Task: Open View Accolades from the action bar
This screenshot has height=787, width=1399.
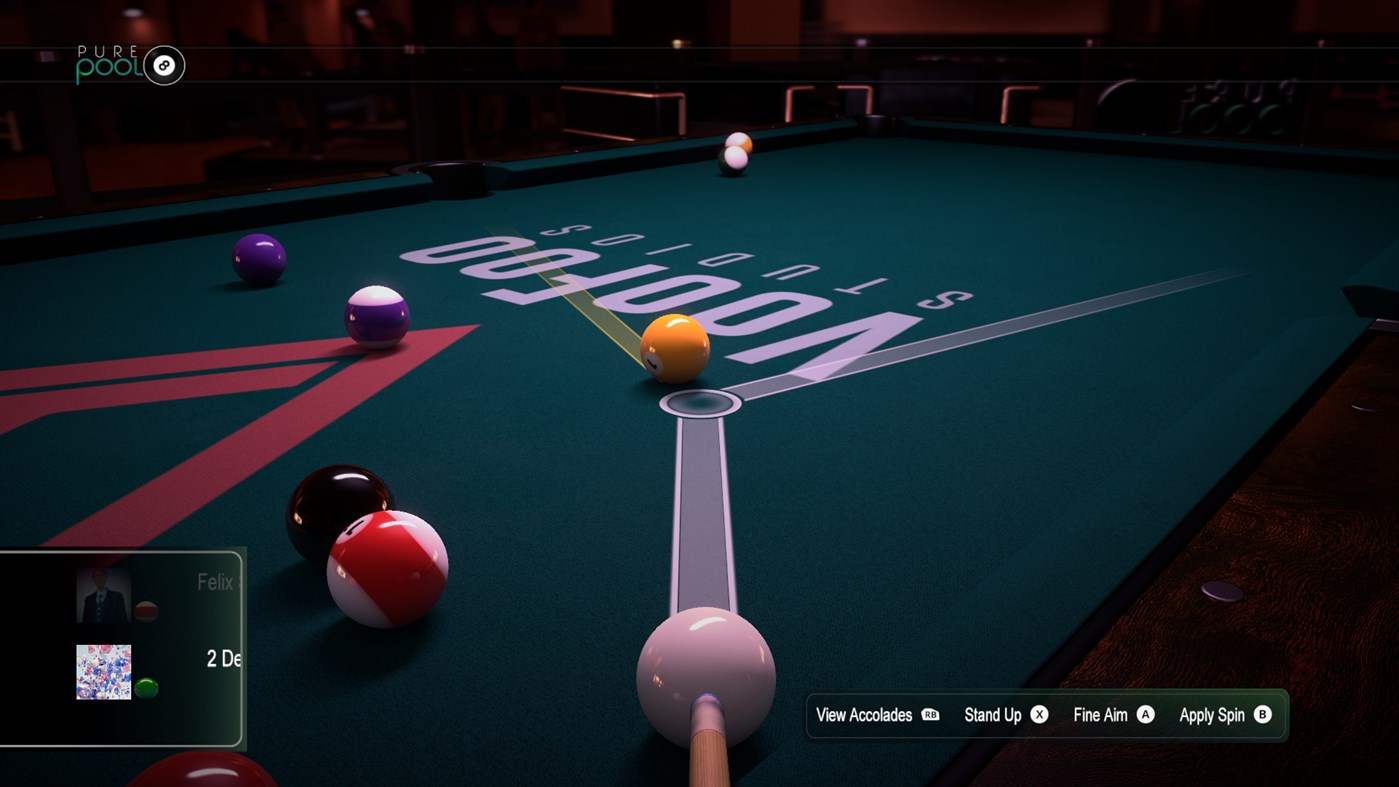Action: tap(864, 715)
